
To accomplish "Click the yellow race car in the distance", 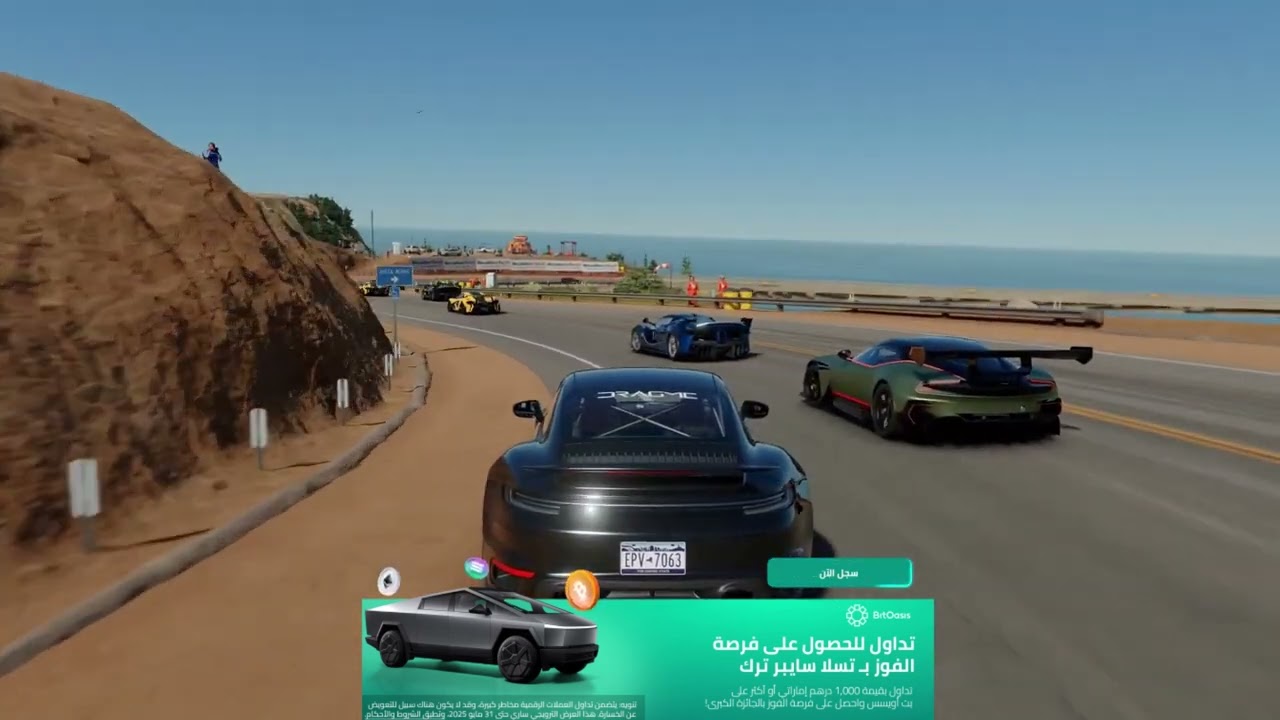I will [x=472, y=302].
